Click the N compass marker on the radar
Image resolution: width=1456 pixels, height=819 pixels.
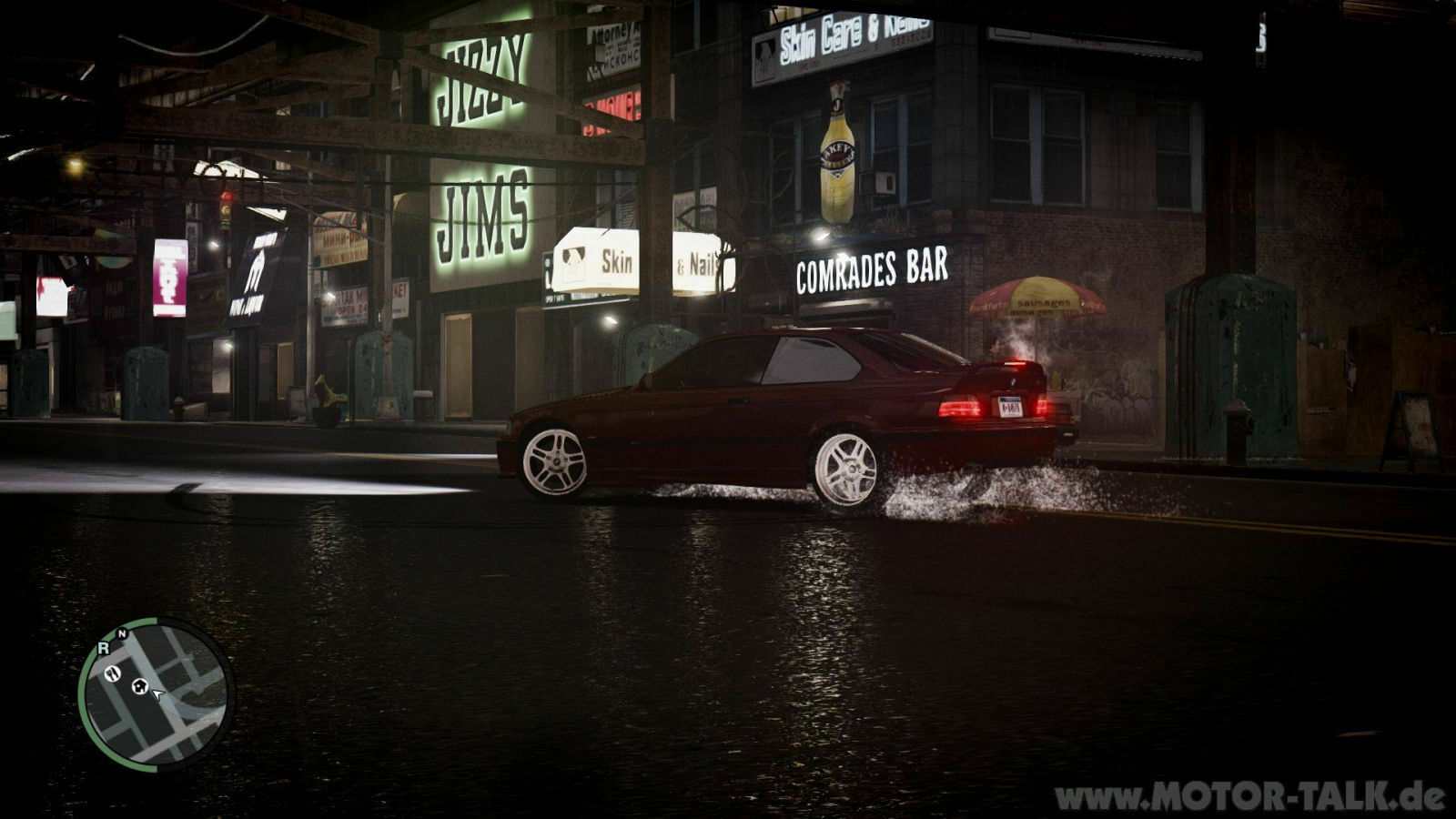tap(122, 633)
